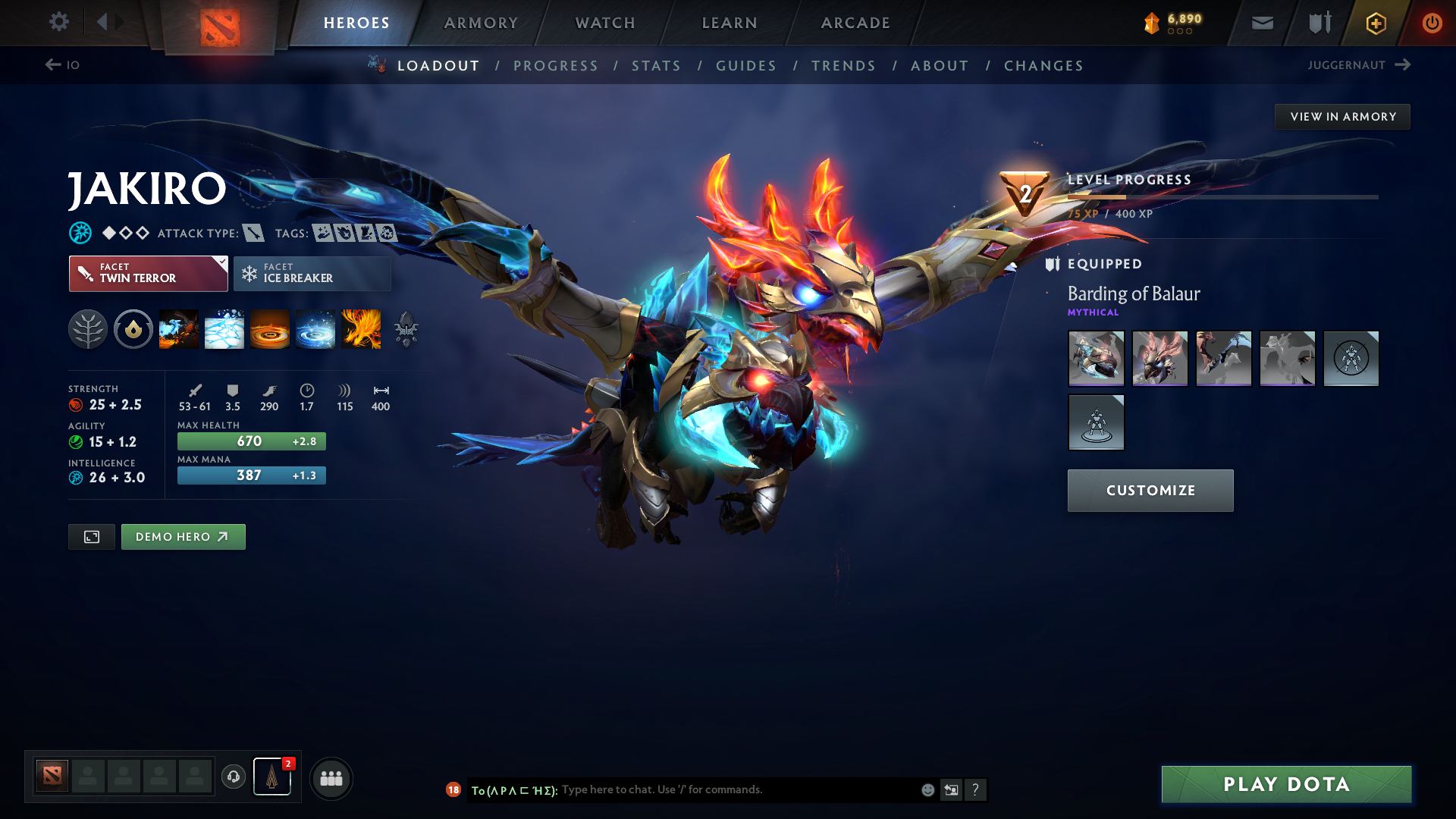This screenshot has height=819, width=1456.
Task: Click the settings gear icon
Action: [x=59, y=22]
